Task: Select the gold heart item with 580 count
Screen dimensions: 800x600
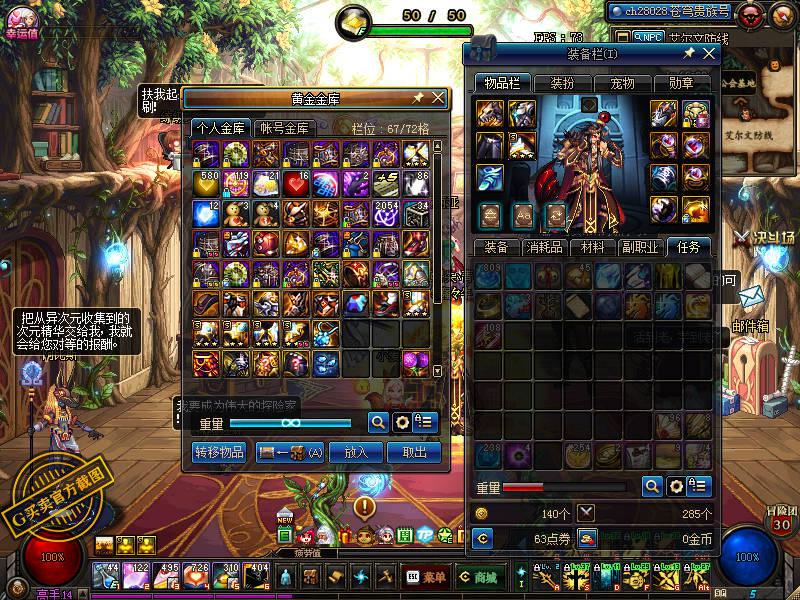Action: (206, 183)
